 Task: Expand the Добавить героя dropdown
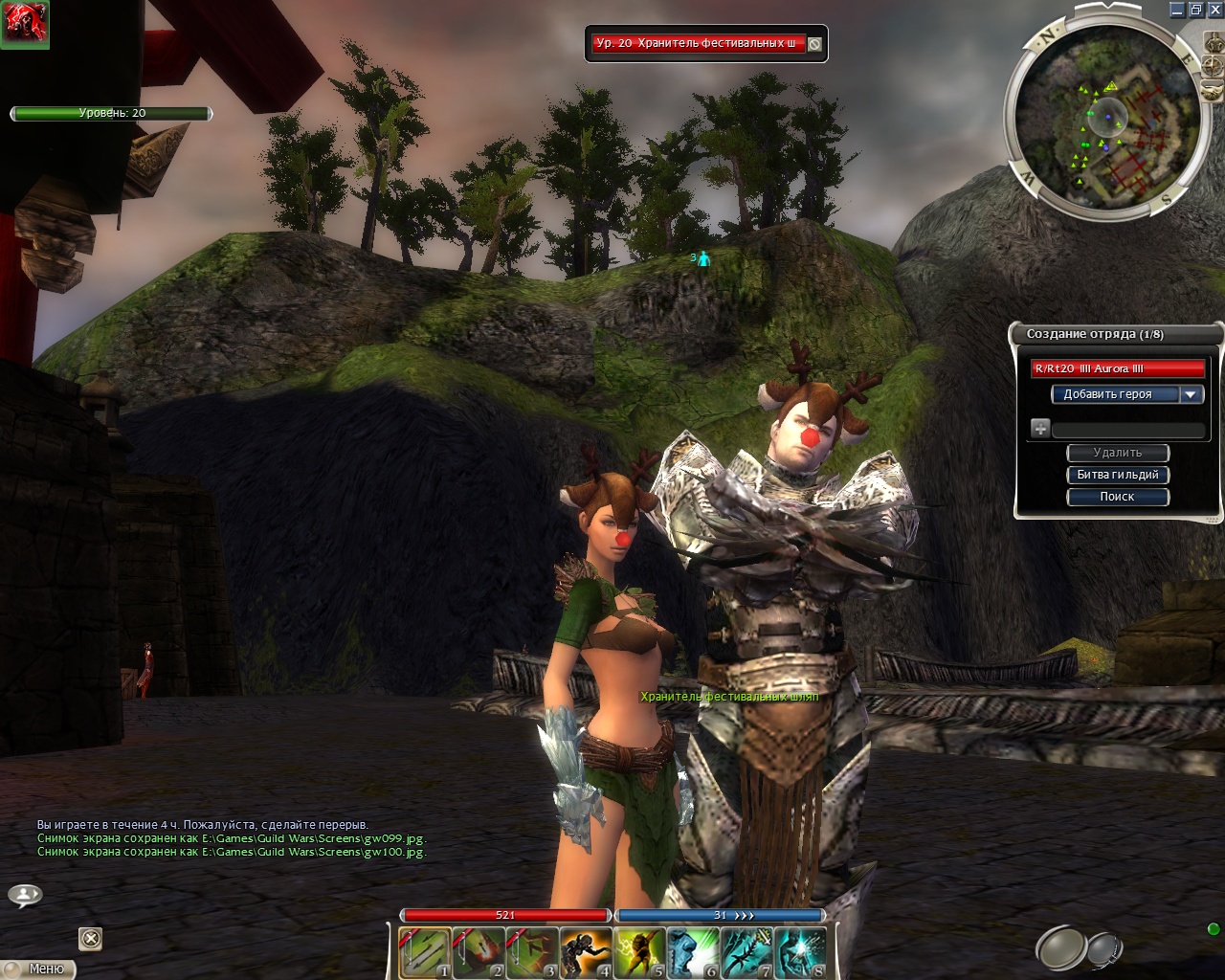(1191, 394)
